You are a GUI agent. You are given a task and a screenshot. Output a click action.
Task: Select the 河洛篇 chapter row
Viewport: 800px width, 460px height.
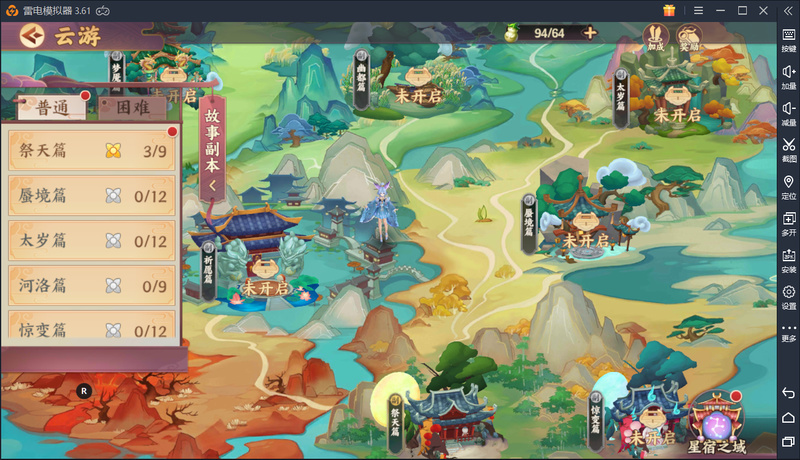92,286
